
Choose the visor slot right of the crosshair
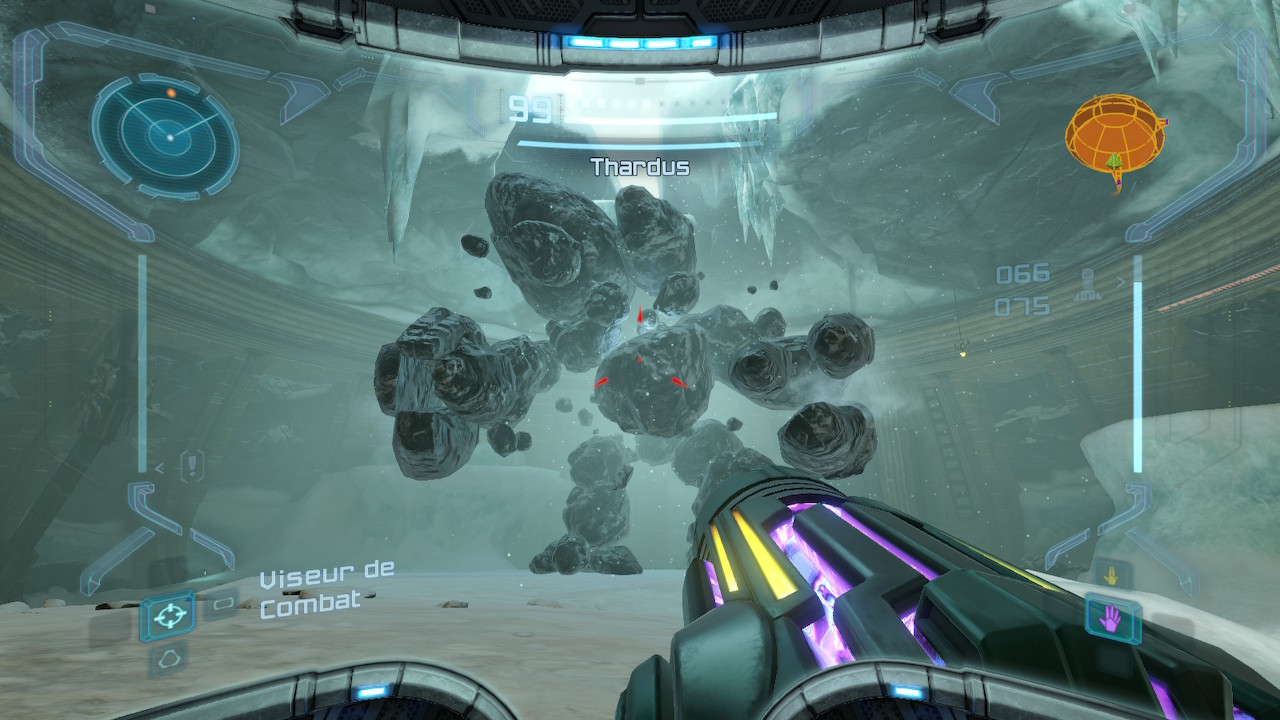(220, 603)
